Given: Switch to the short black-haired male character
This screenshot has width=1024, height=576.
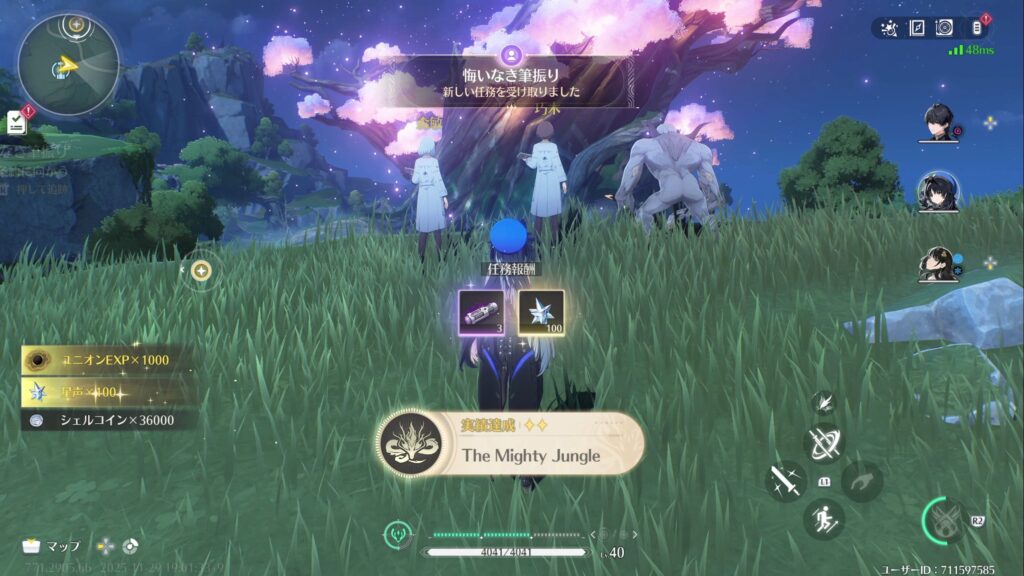Looking at the screenshot, I should click(x=938, y=123).
